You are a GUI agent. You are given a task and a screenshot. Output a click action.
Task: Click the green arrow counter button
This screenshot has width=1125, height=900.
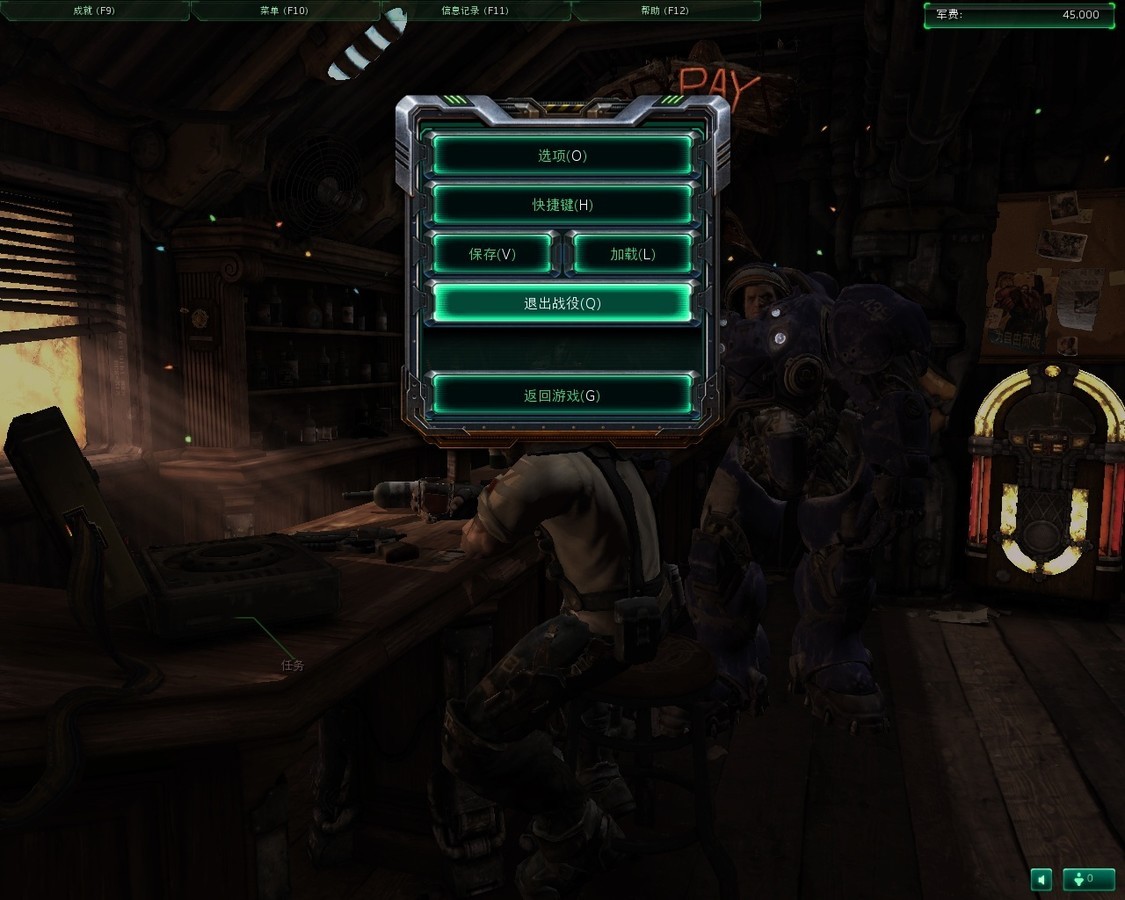click(x=1088, y=879)
